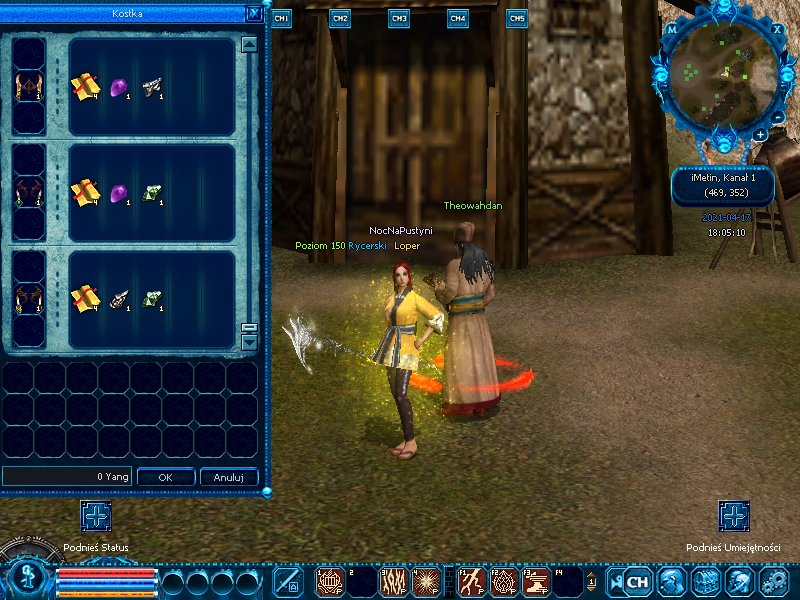Click the Podnieś Status plus button
Screen dimensions: 800x600
(96, 517)
